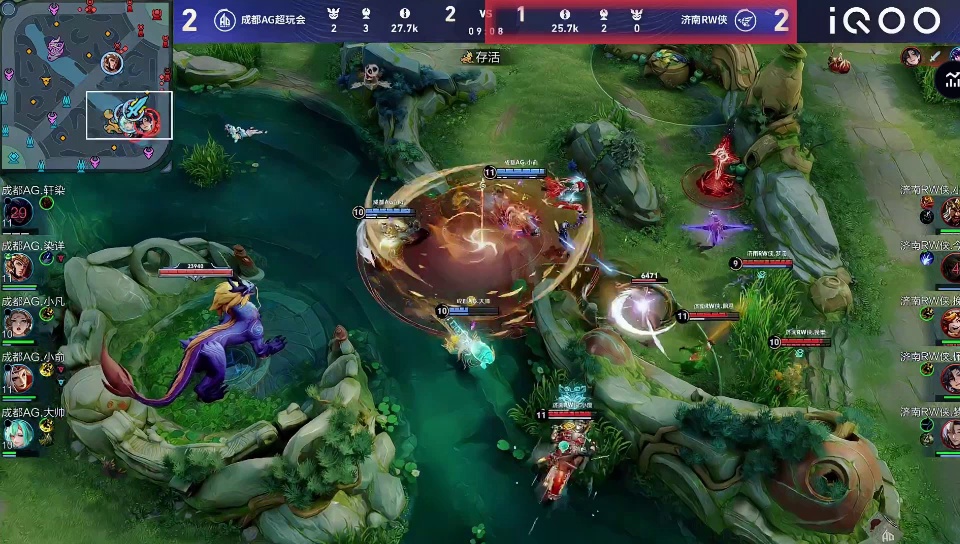Image resolution: width=960 pixels, height=544 pixels.
Task: Select 成都AG.轩染 player portrait
Action: coord(18,212)
